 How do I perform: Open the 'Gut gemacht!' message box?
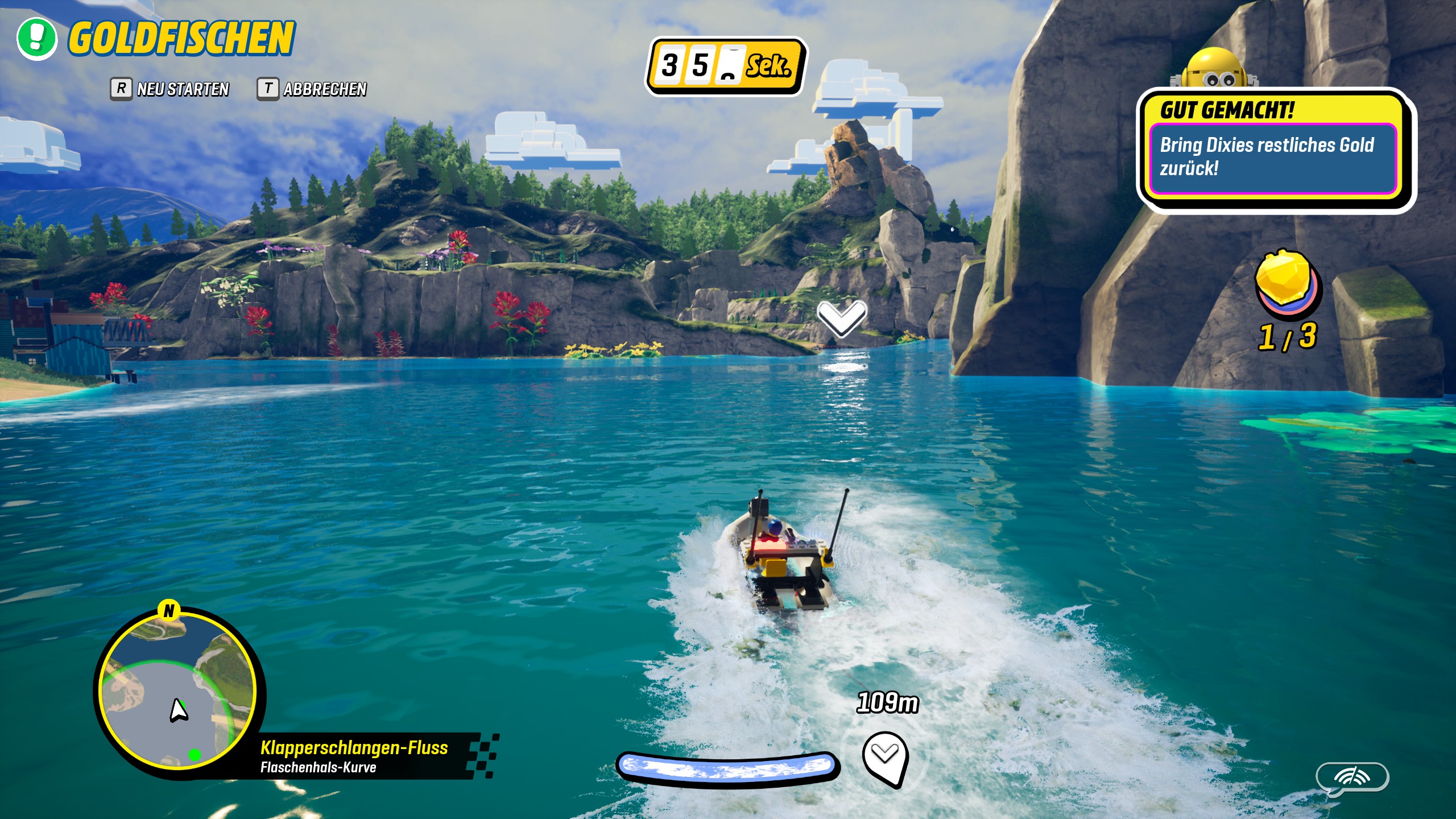tap(1273, 149)
